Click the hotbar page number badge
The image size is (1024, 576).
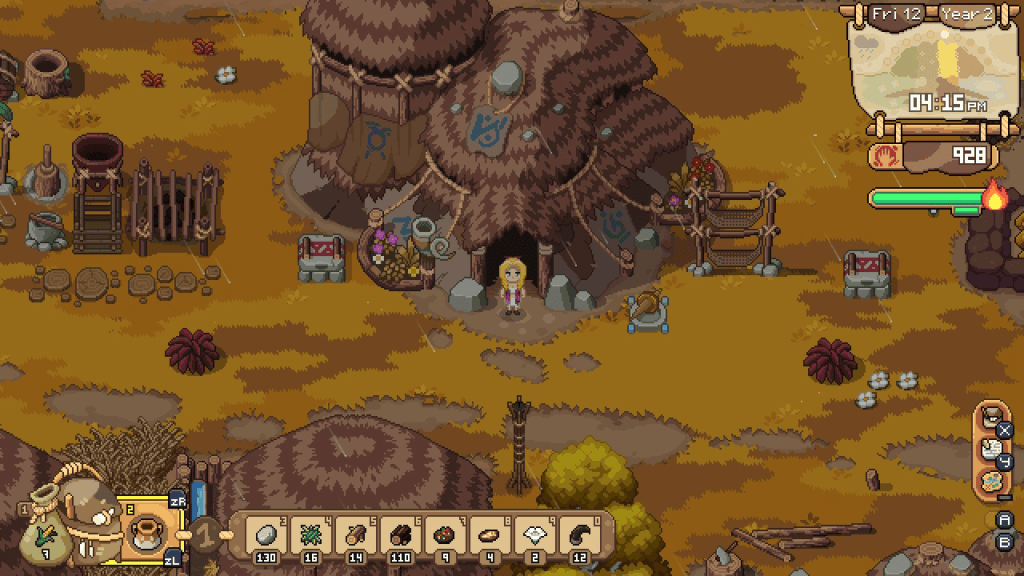(x=205, y=534)
